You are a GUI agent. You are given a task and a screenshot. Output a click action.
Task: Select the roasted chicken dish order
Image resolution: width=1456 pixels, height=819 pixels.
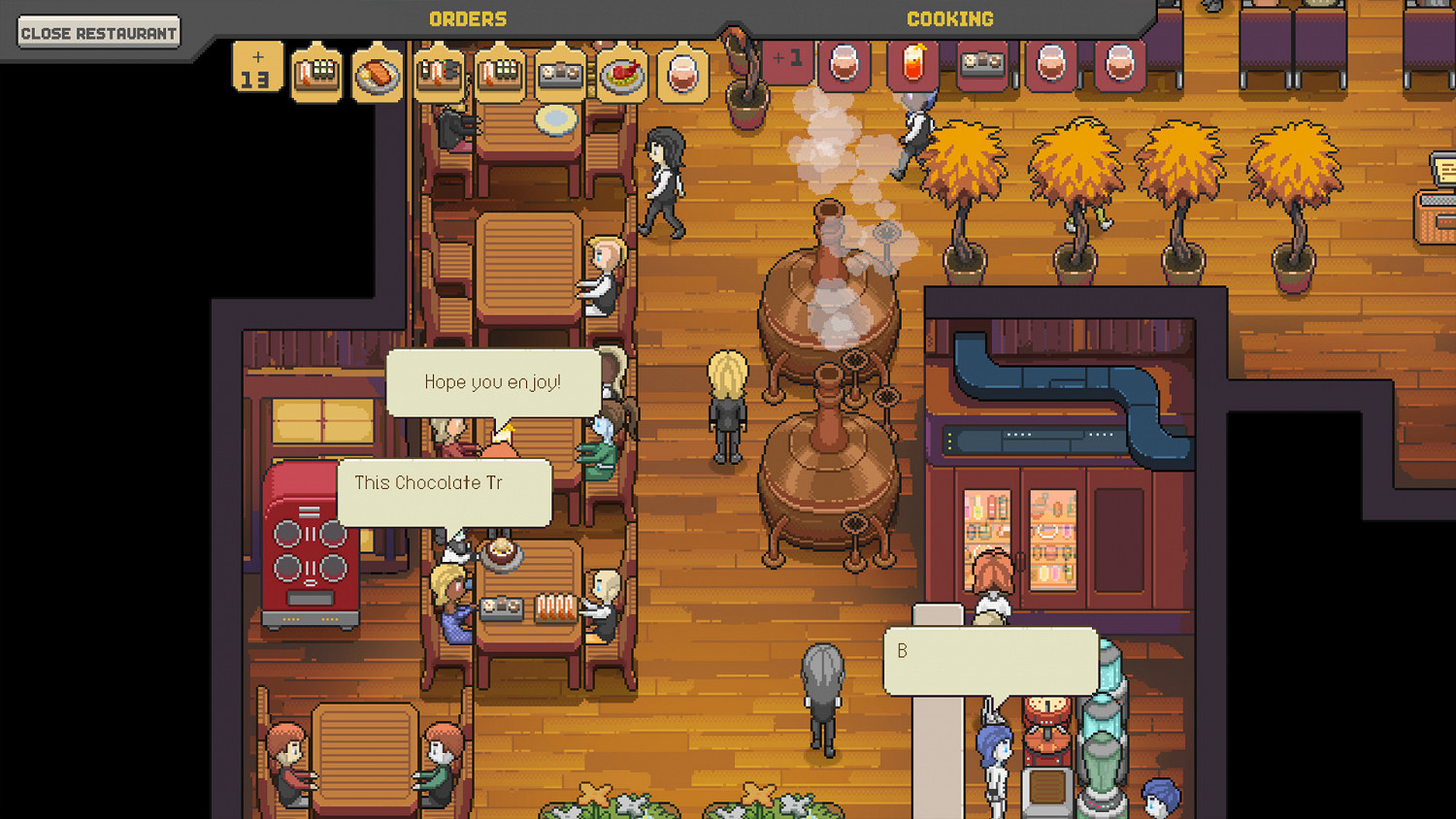point(621,73)
